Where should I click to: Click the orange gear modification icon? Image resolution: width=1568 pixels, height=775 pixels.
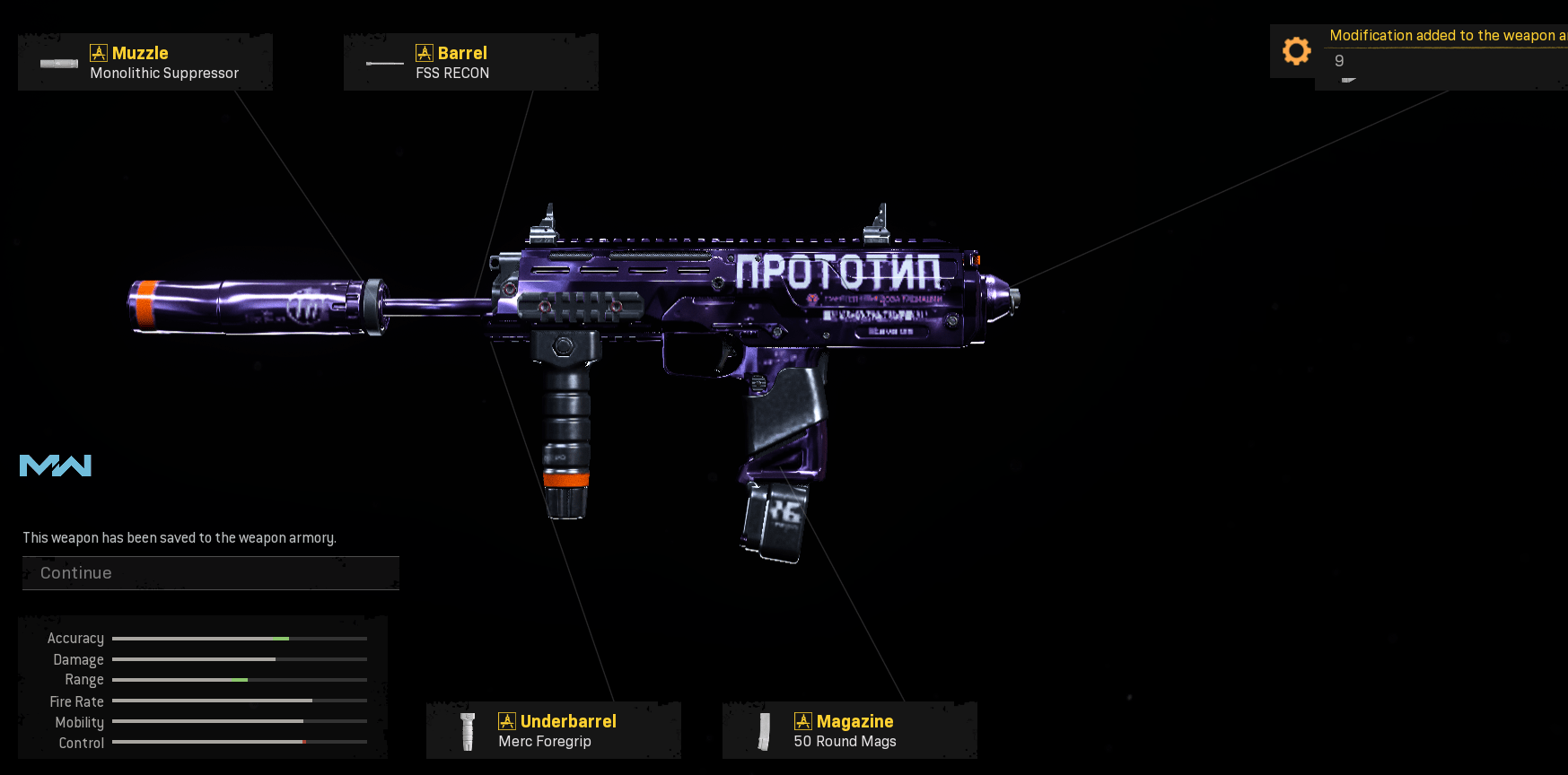tap(1296, 51)
